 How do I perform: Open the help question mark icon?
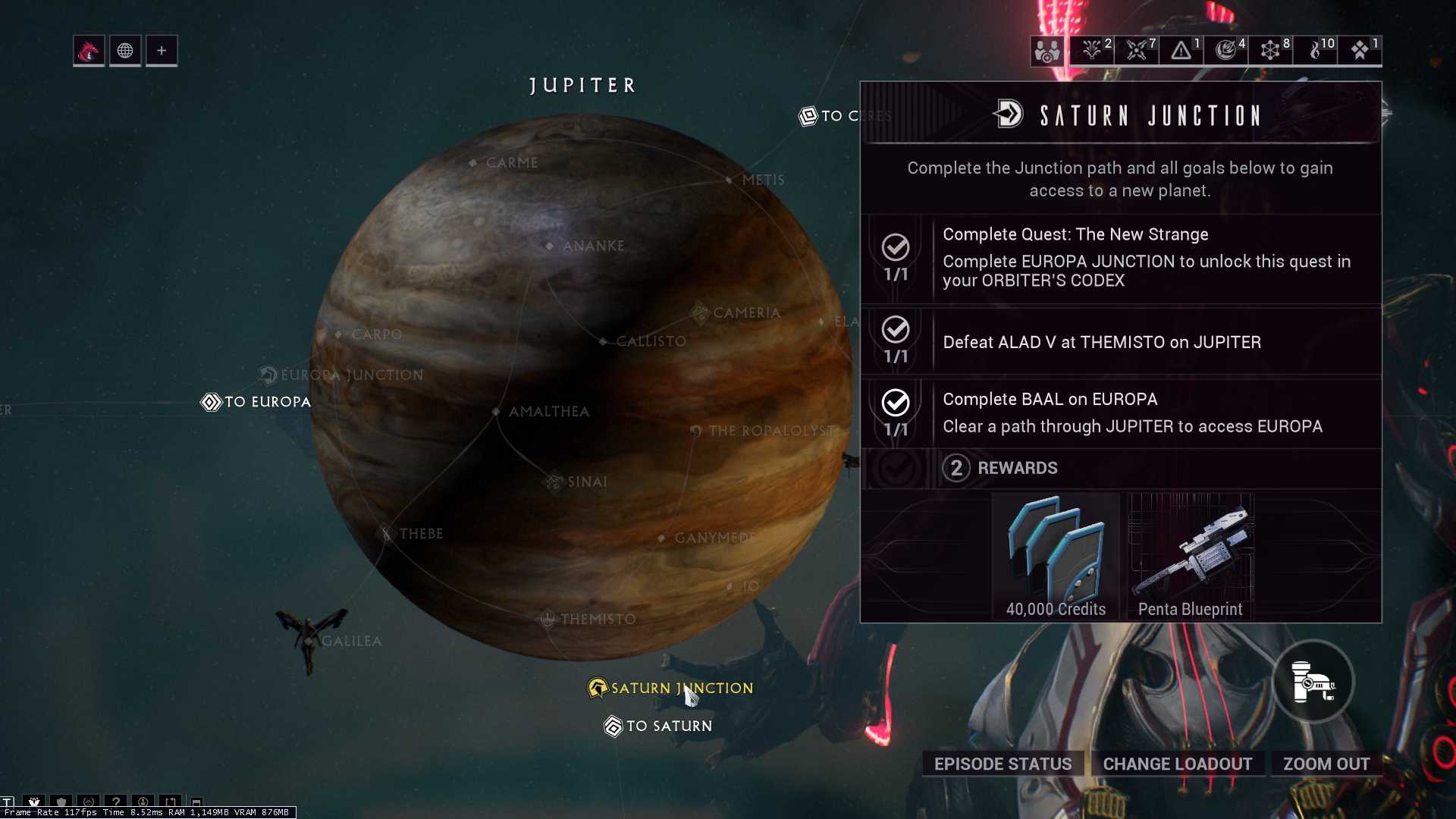(x=116, y=802)
